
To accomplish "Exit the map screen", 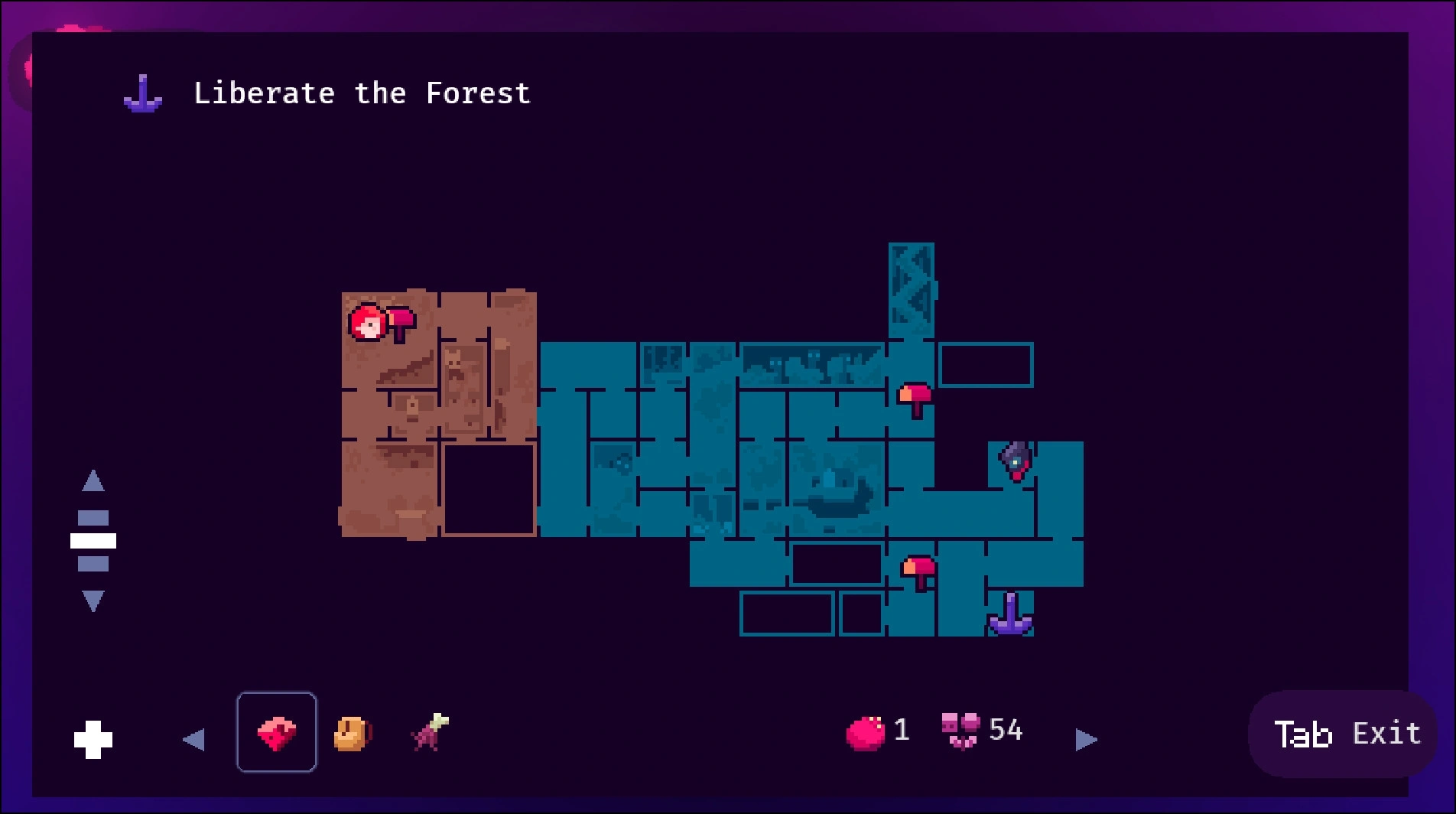I will [x=1344, y=734].
